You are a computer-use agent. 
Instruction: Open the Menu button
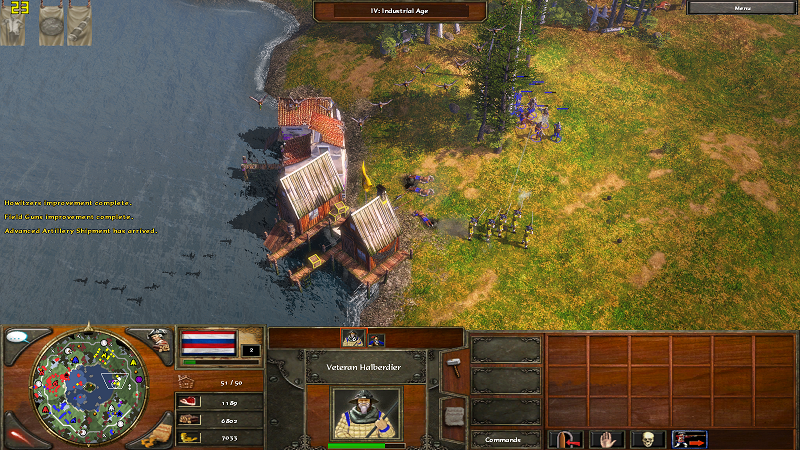pyautogui.click(x=742, y=8)
